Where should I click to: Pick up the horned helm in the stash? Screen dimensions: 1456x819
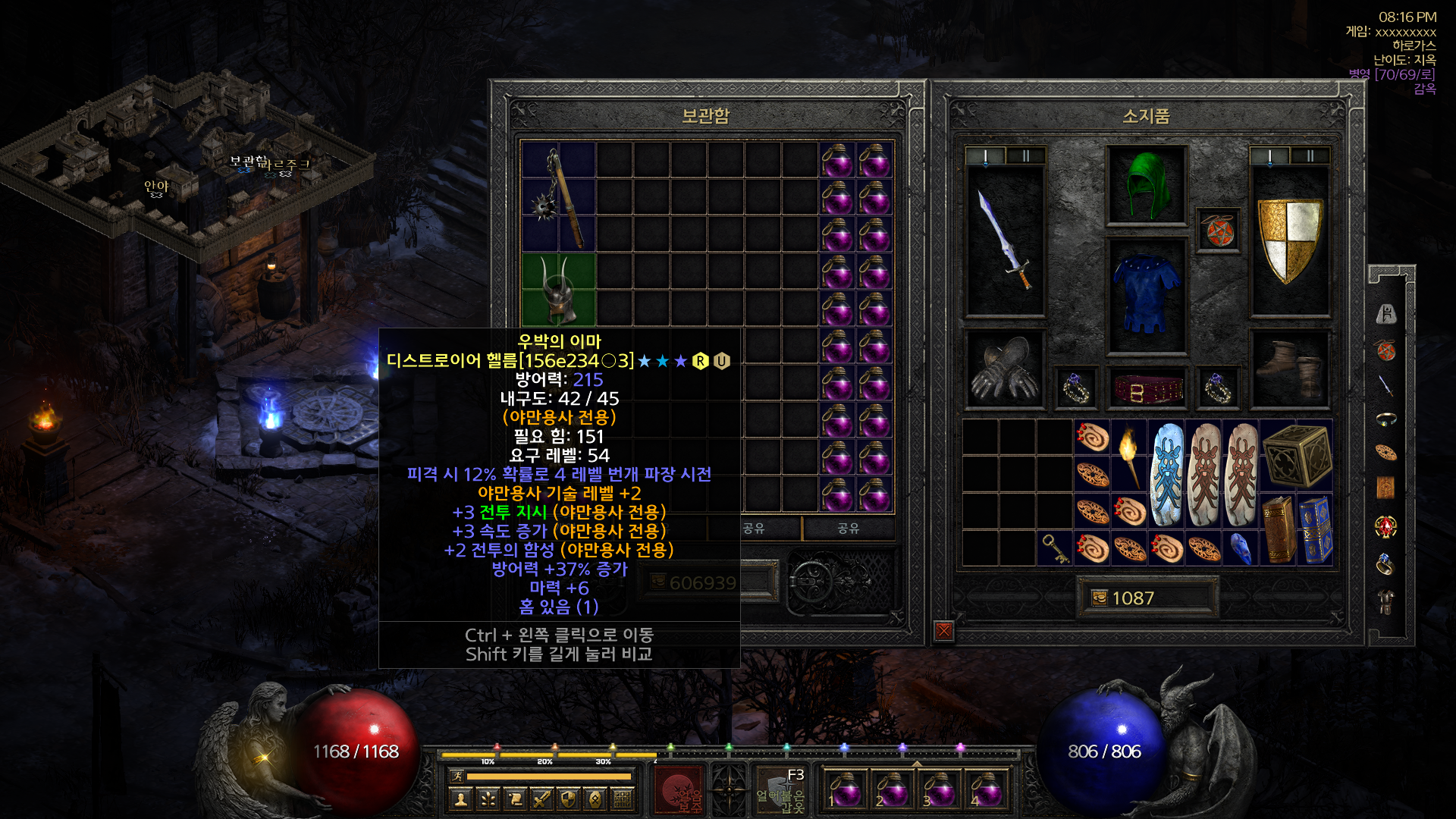558,290
